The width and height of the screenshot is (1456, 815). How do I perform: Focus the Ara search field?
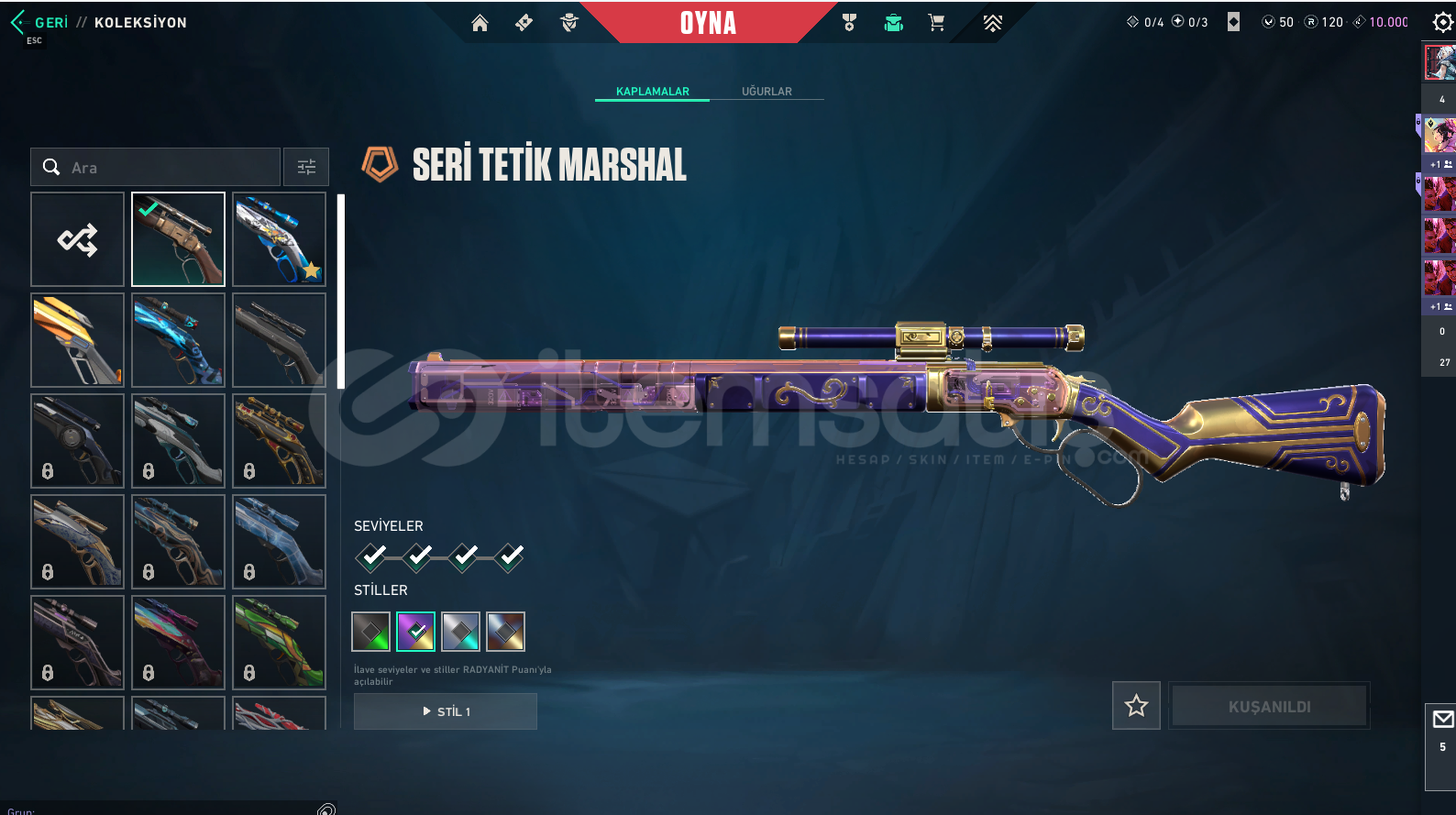click(x=165, y=168)
